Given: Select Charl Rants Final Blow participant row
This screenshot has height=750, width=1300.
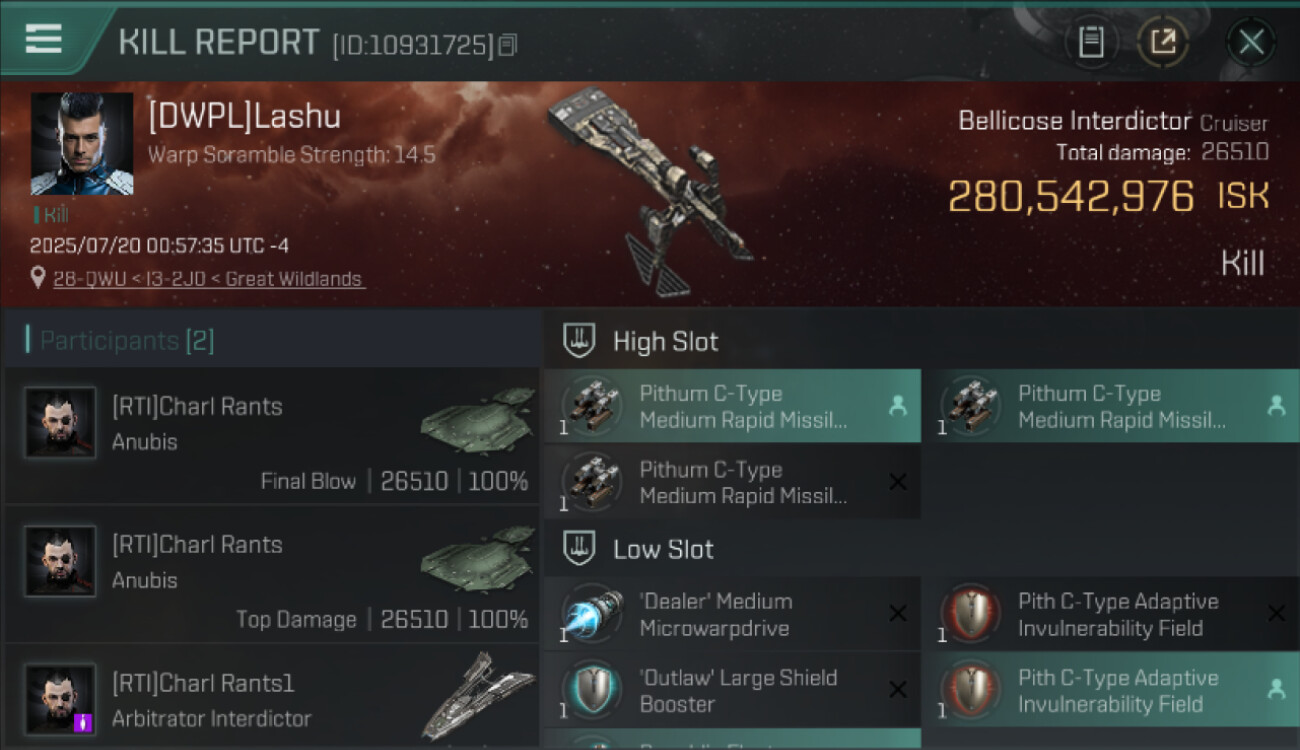Looking at the screenshot, I should coord(272,436).
